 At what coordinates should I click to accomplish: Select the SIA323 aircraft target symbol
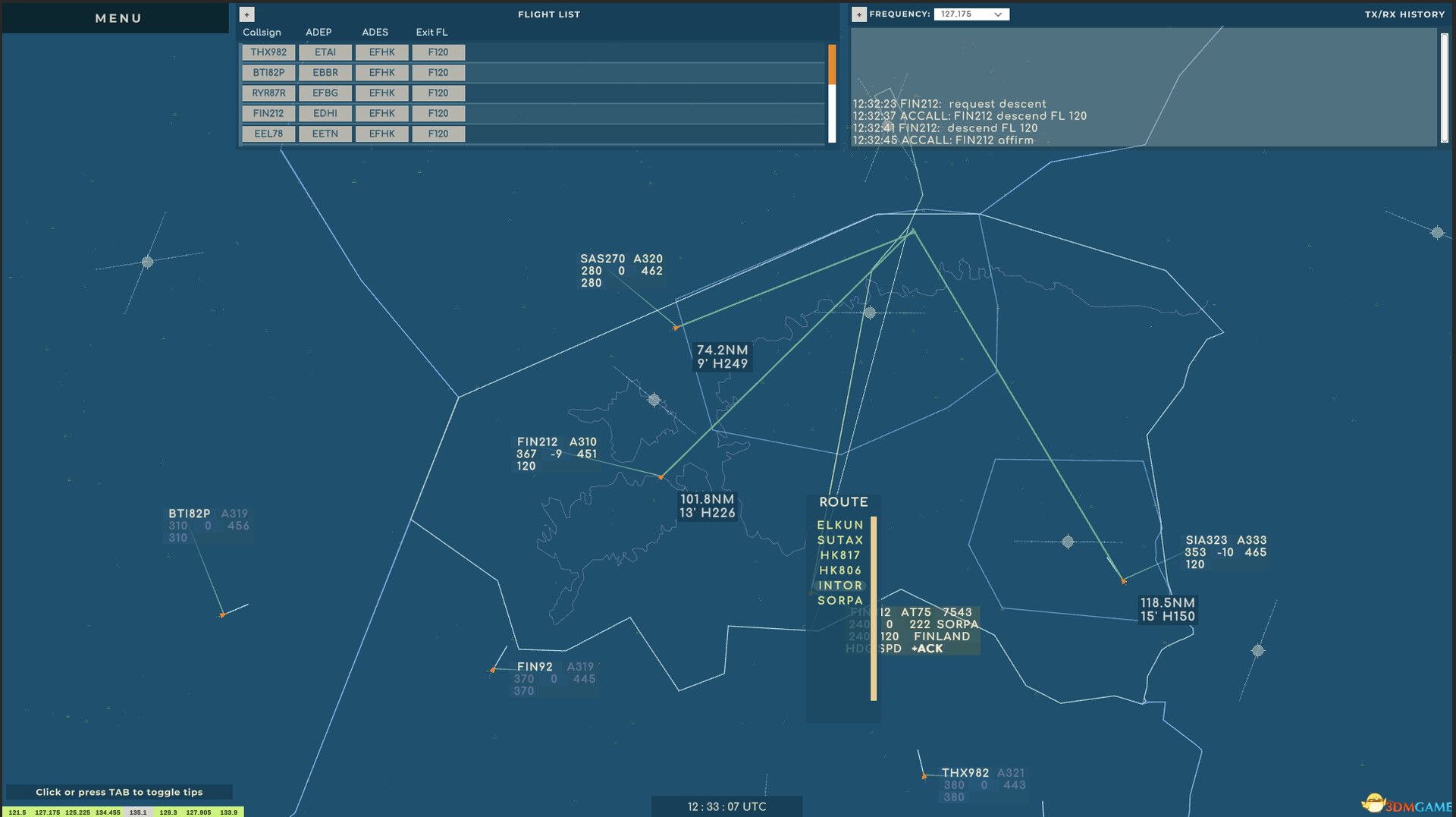tap(1123, 580)
